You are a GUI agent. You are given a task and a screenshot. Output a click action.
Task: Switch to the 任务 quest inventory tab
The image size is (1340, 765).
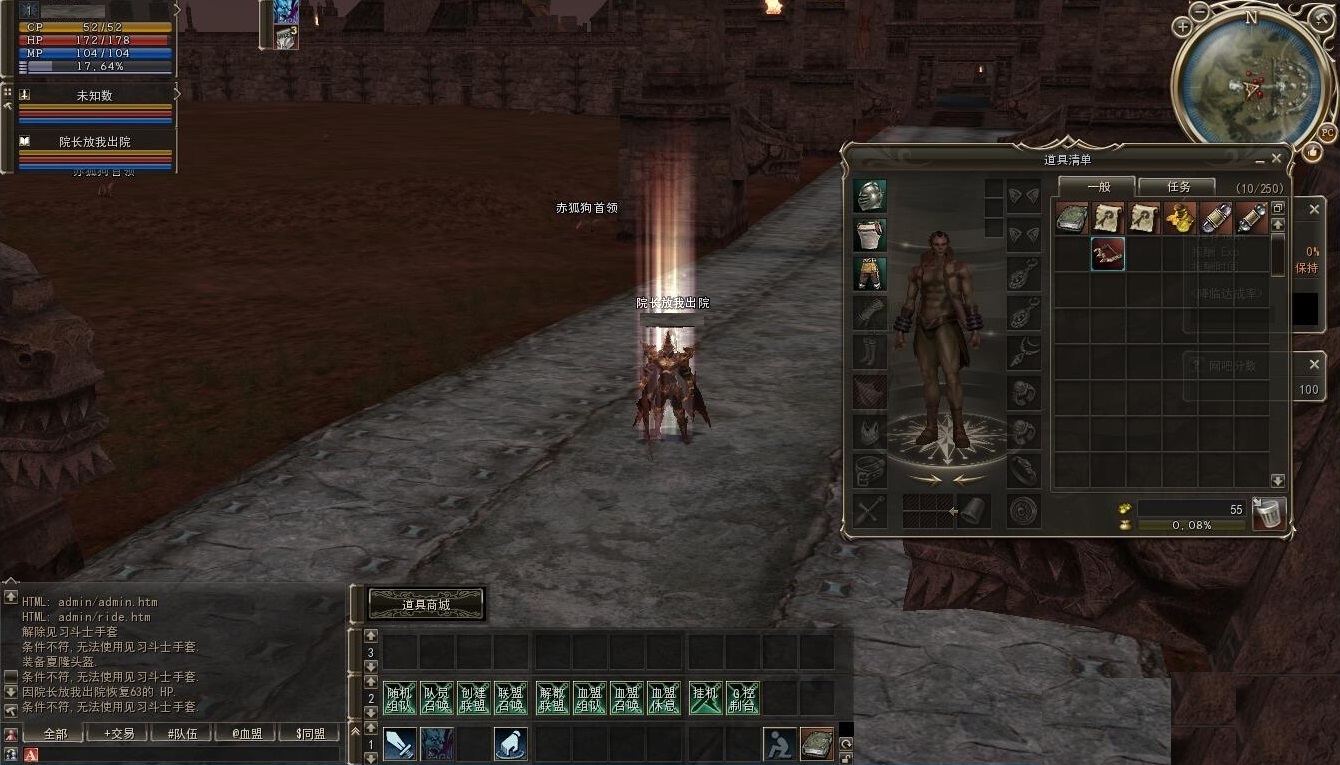coord(1178,187)
